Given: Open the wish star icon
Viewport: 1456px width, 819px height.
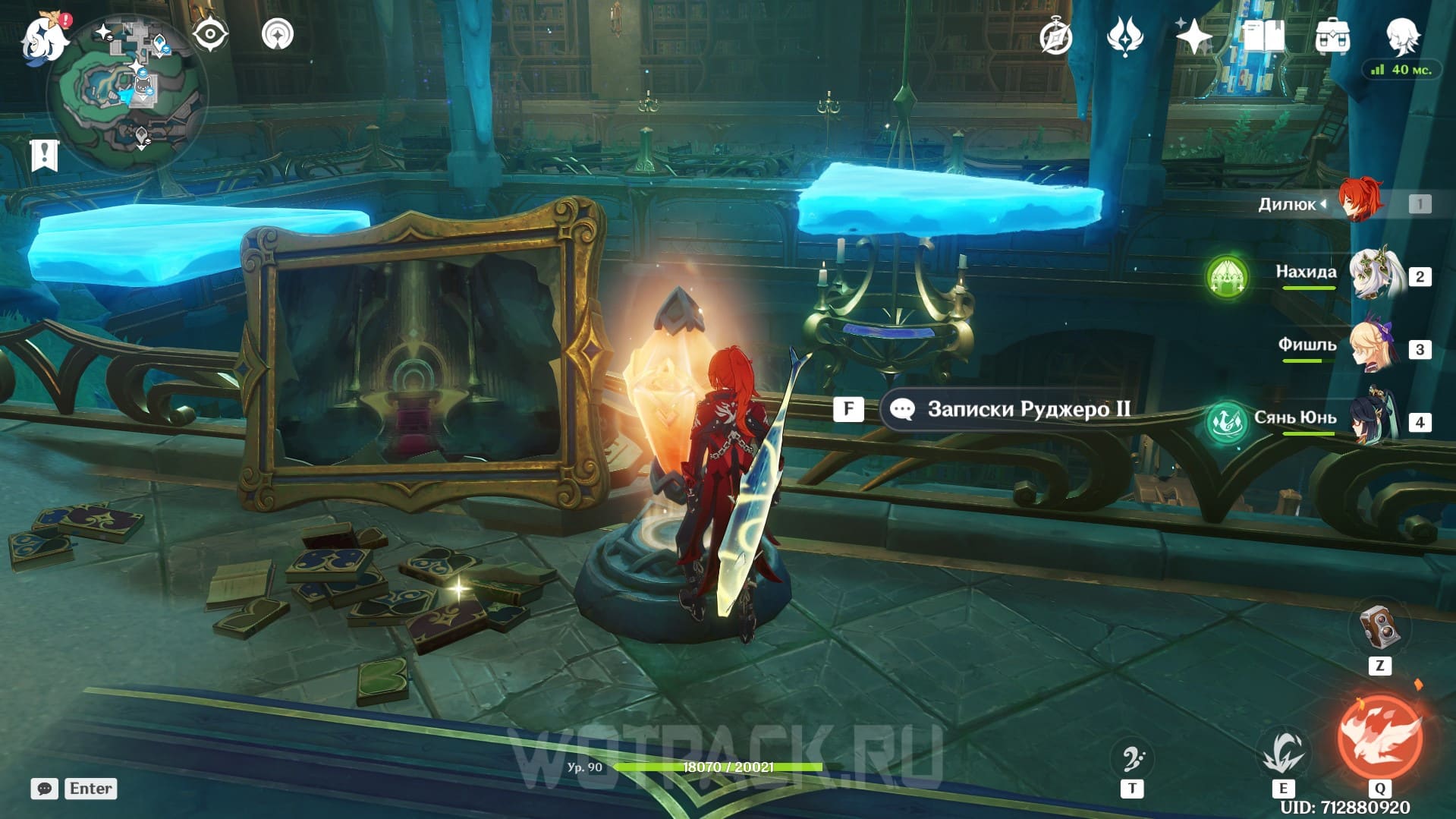Looking at the screenshot, I should pyautogui.click(x=1193, y=36).
